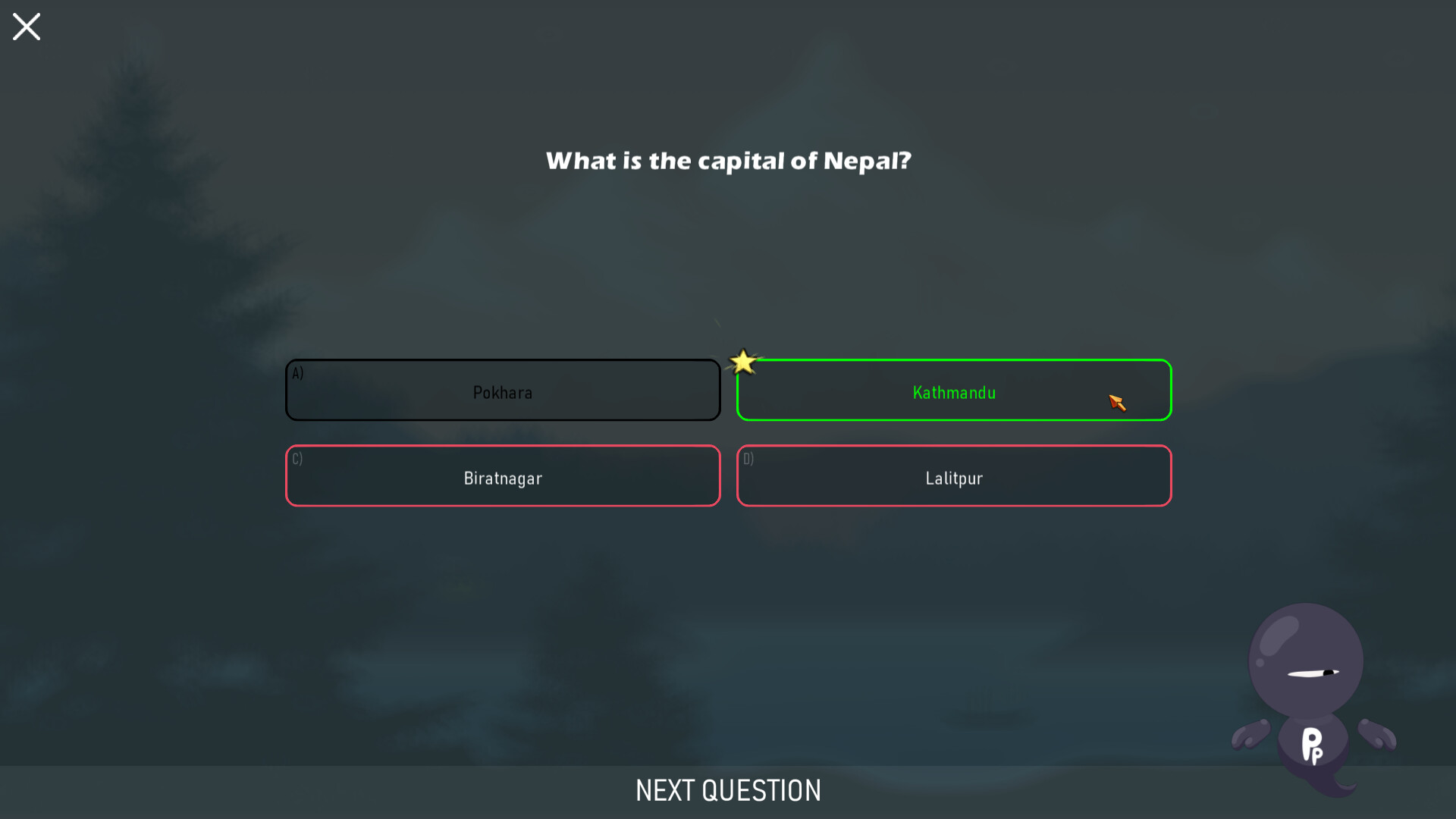Image resolution: width=1456 pixels, height=819 pixels.
Task: Click the C) option label
Action: [x=297, y=459]
